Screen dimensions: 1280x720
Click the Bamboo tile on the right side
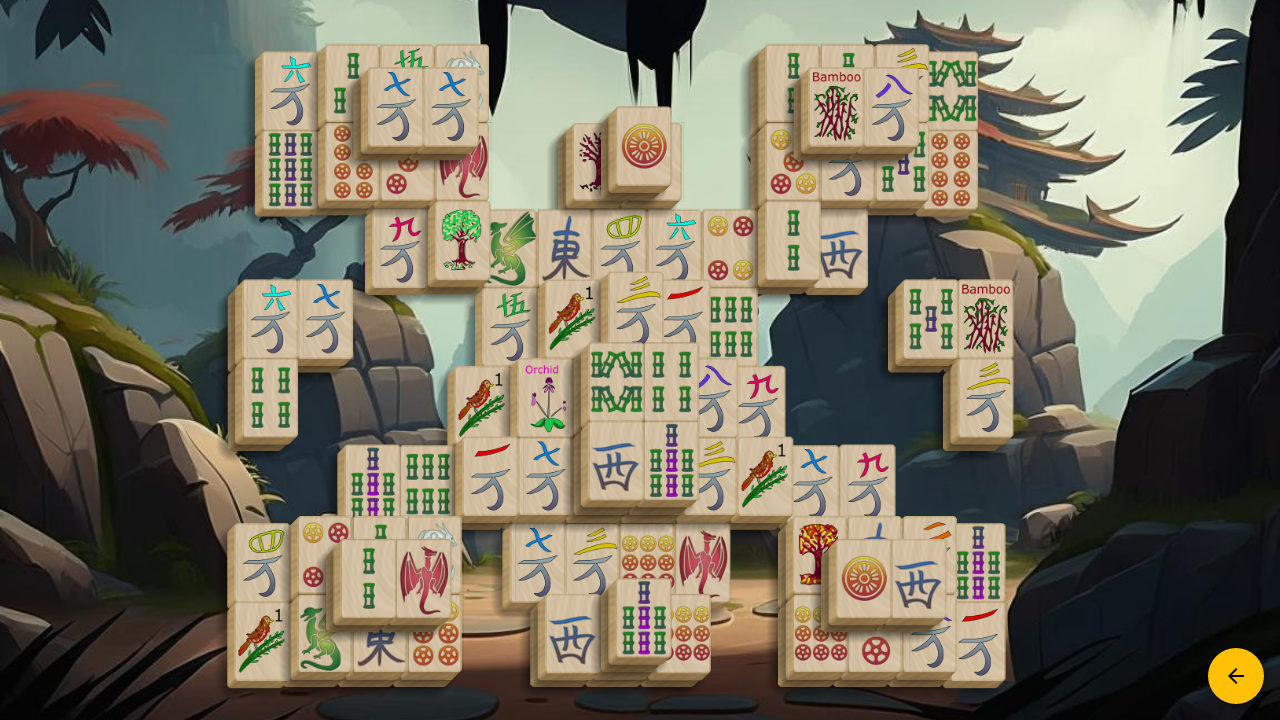pyautogui.click(x=985, y=320)
